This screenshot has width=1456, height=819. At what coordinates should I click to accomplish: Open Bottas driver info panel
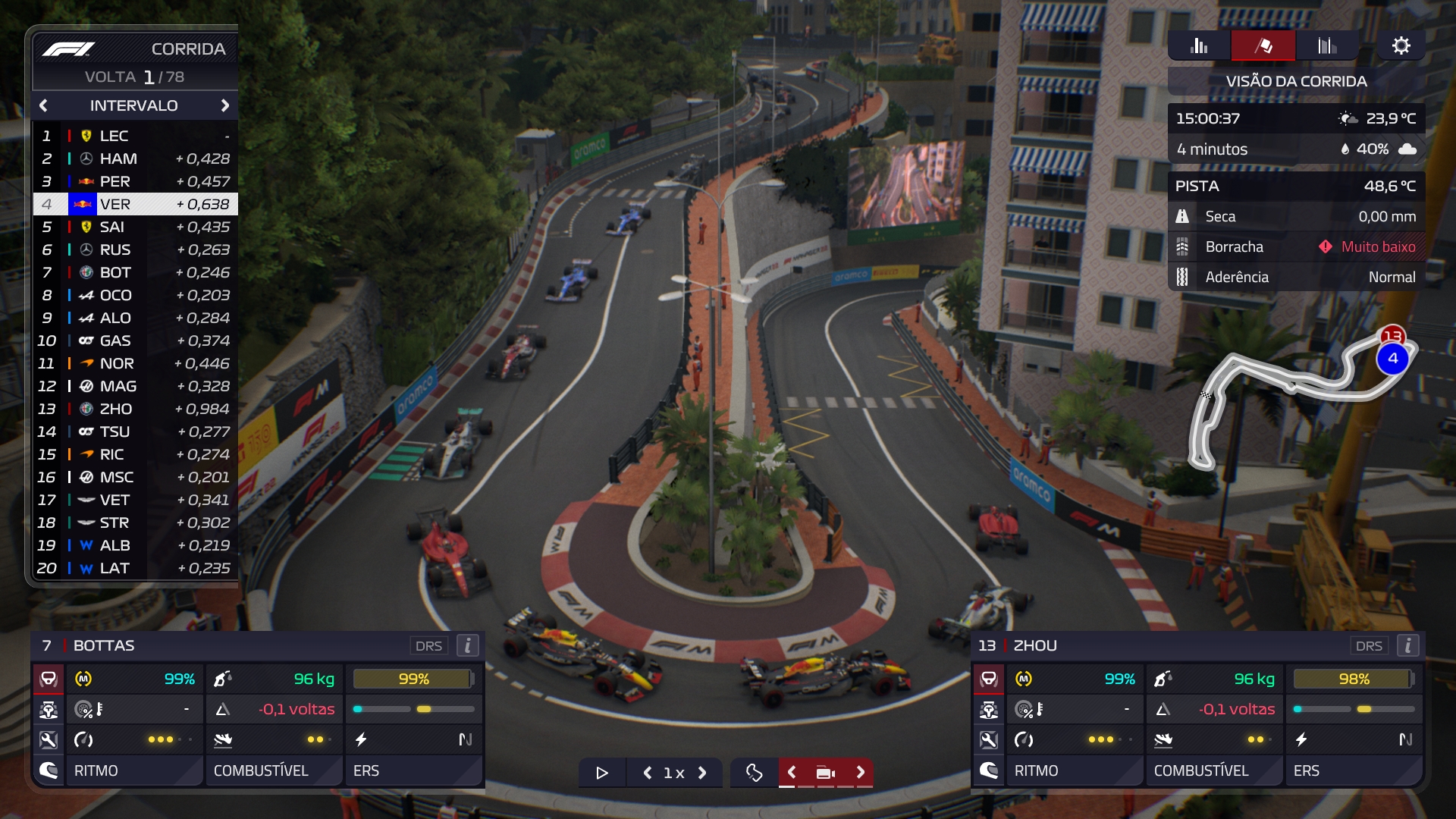pos(468,645)
